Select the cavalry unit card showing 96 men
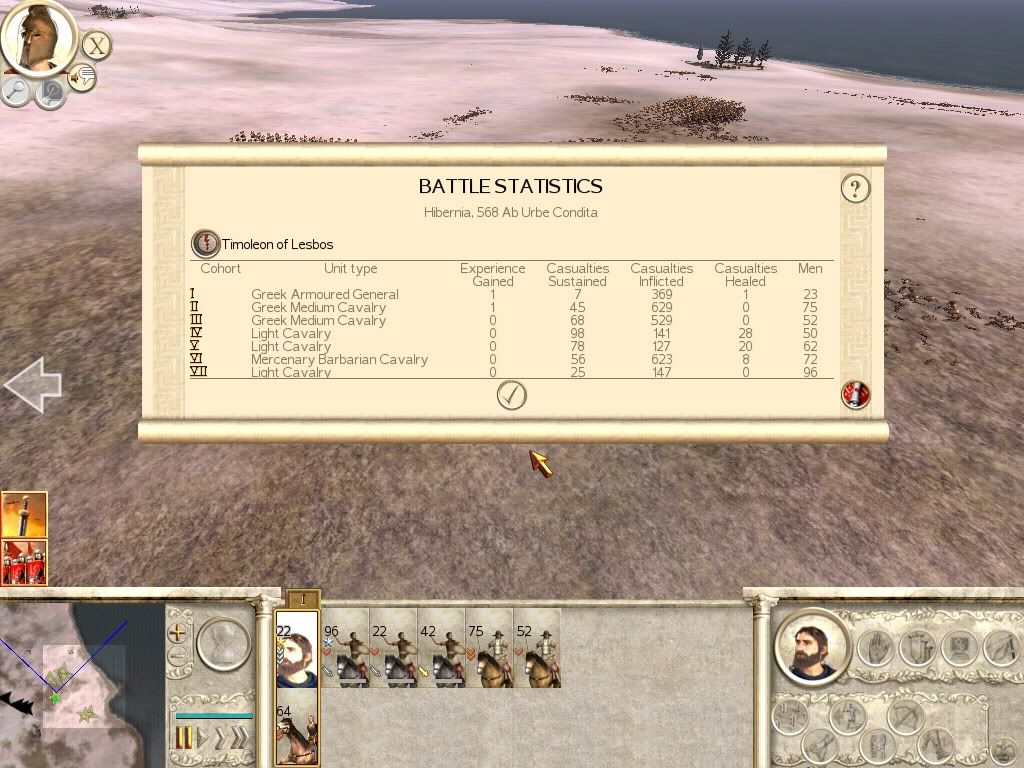This screenshot has height=768, width=1024. 344,648
